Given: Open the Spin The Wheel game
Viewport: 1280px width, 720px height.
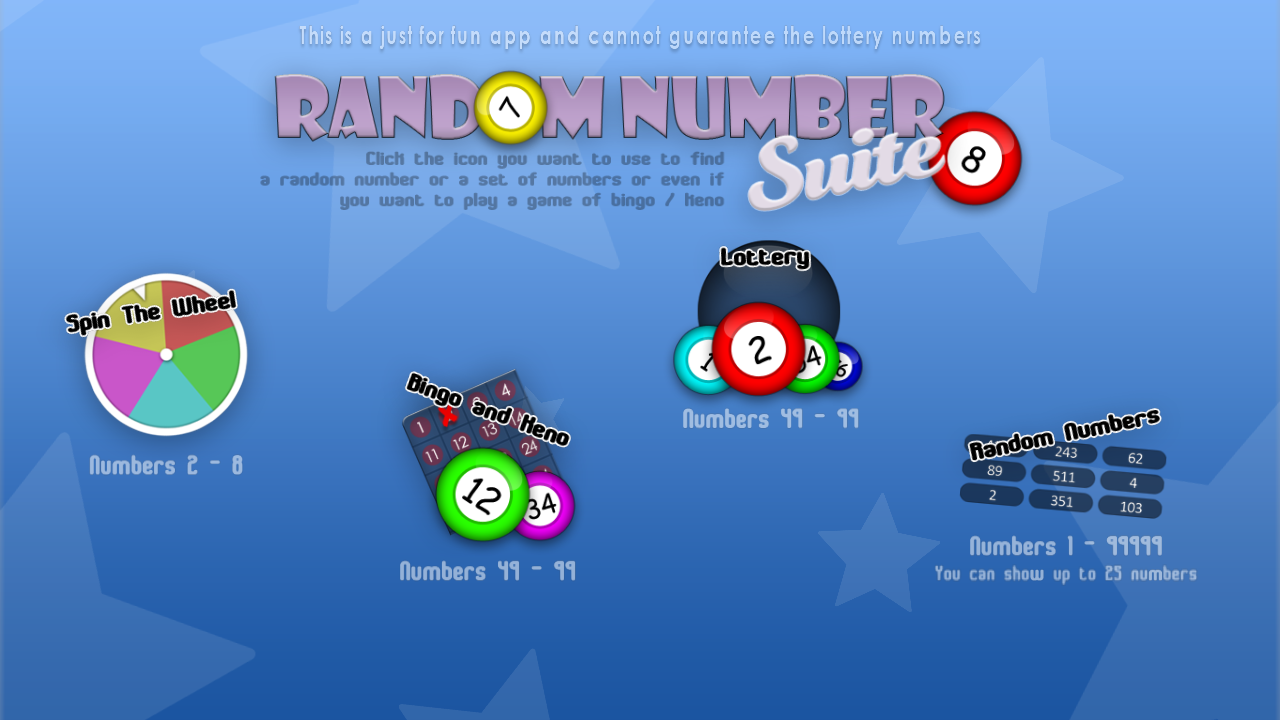Looking at the screenshot, I should click(x=163, y=355).
